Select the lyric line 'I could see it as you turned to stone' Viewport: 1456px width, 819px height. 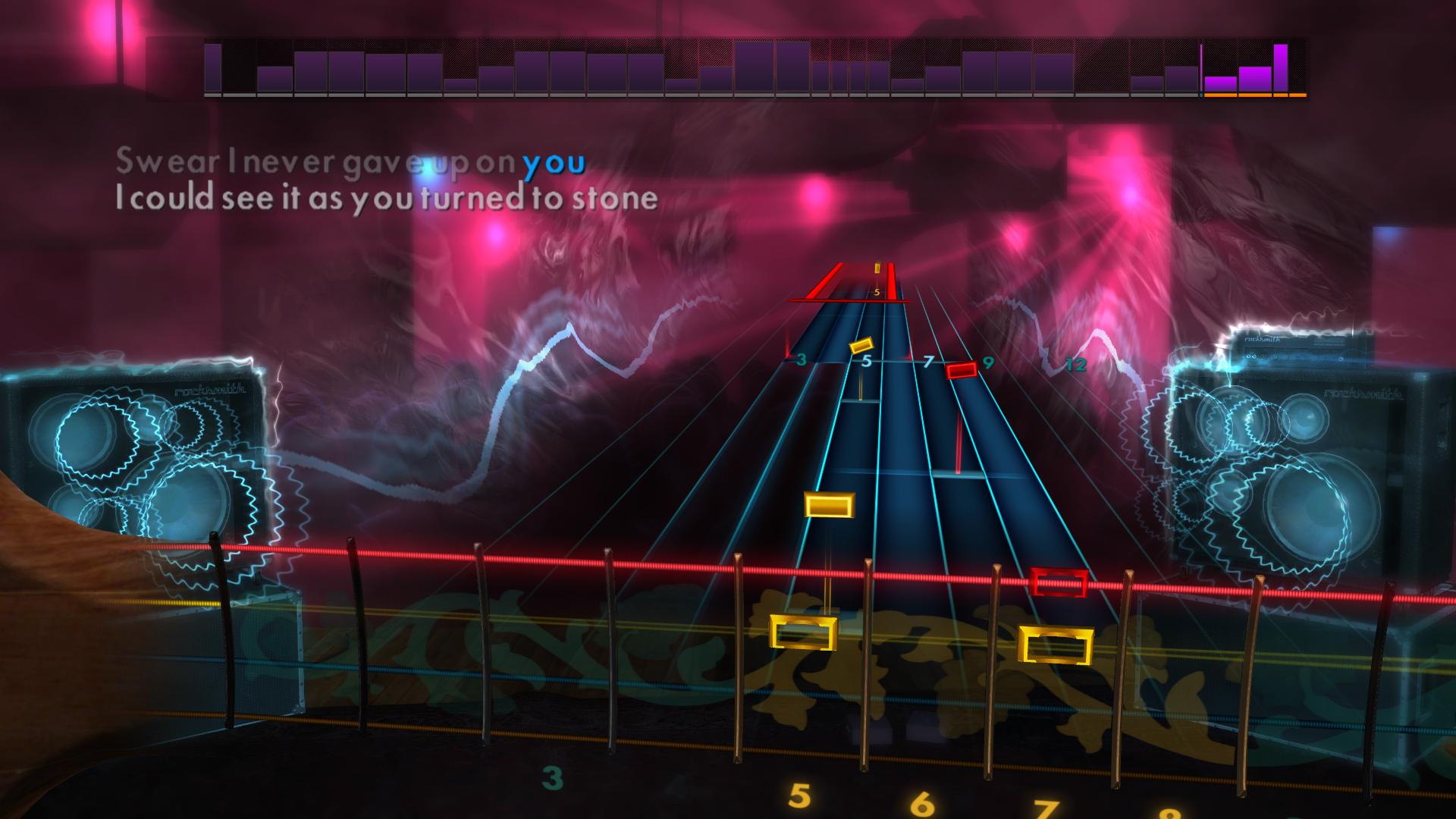click(x=387, y=199)
